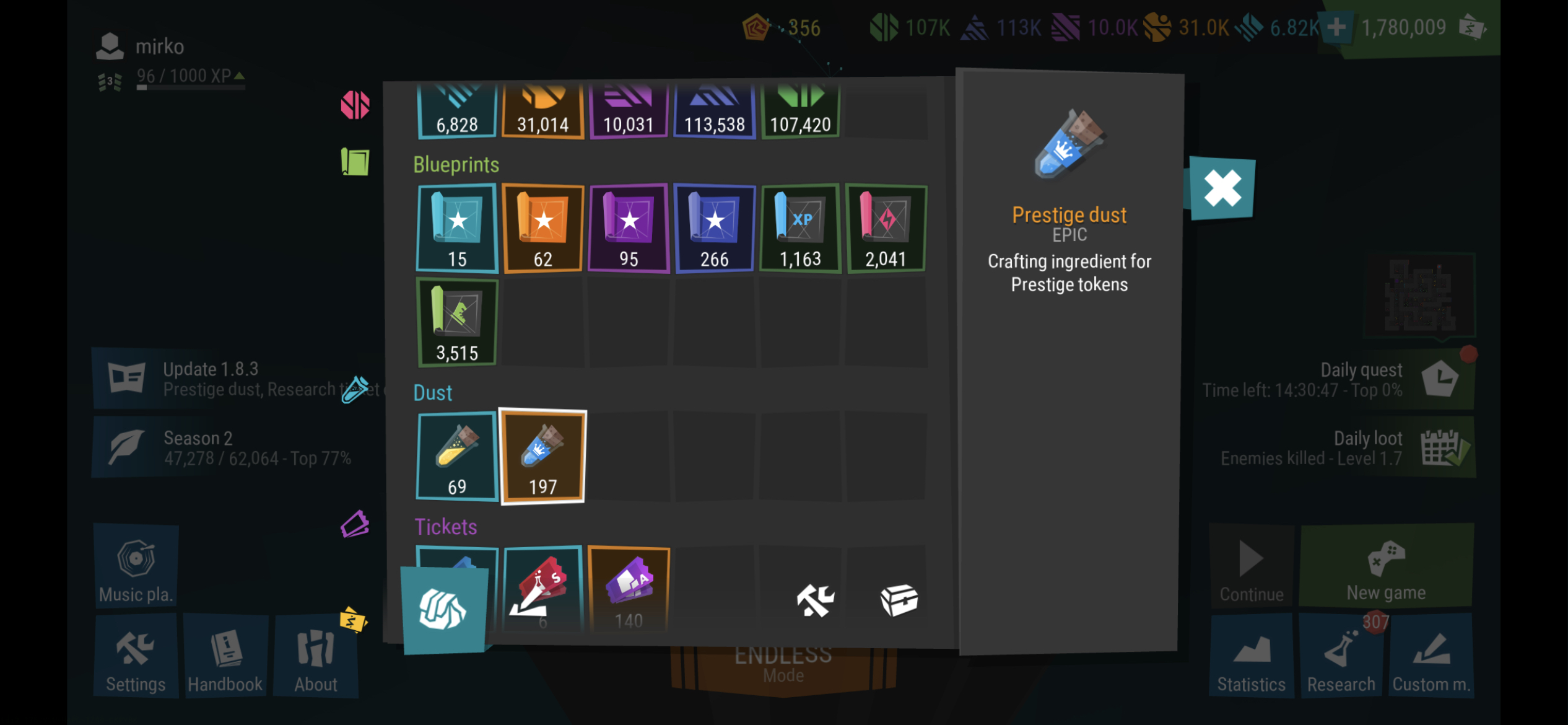This screenshot has width=1568, height=725.
Task: Select the Prestige dust slot with 197
Action: click(x=542, y=457)
